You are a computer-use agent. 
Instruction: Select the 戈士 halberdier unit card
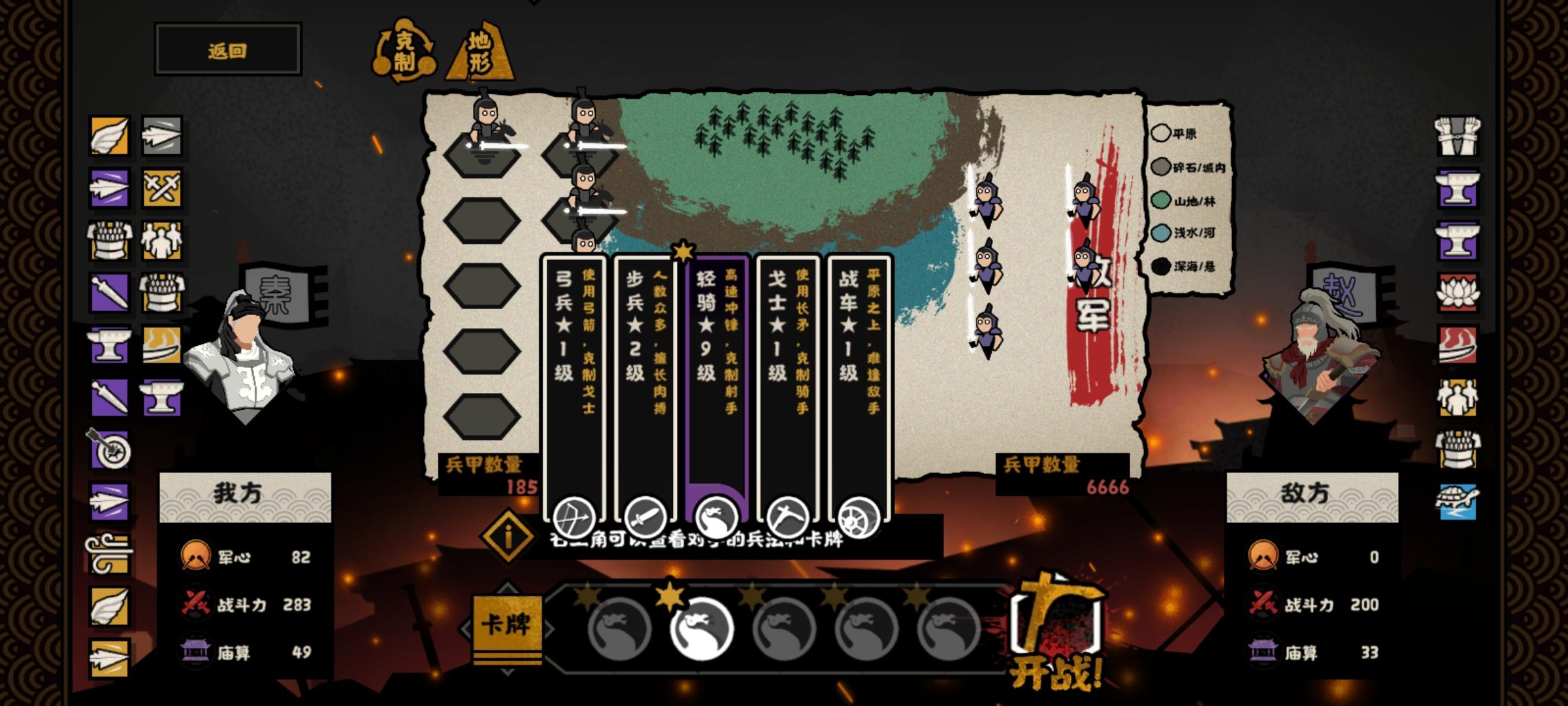(x=788, y=386)
